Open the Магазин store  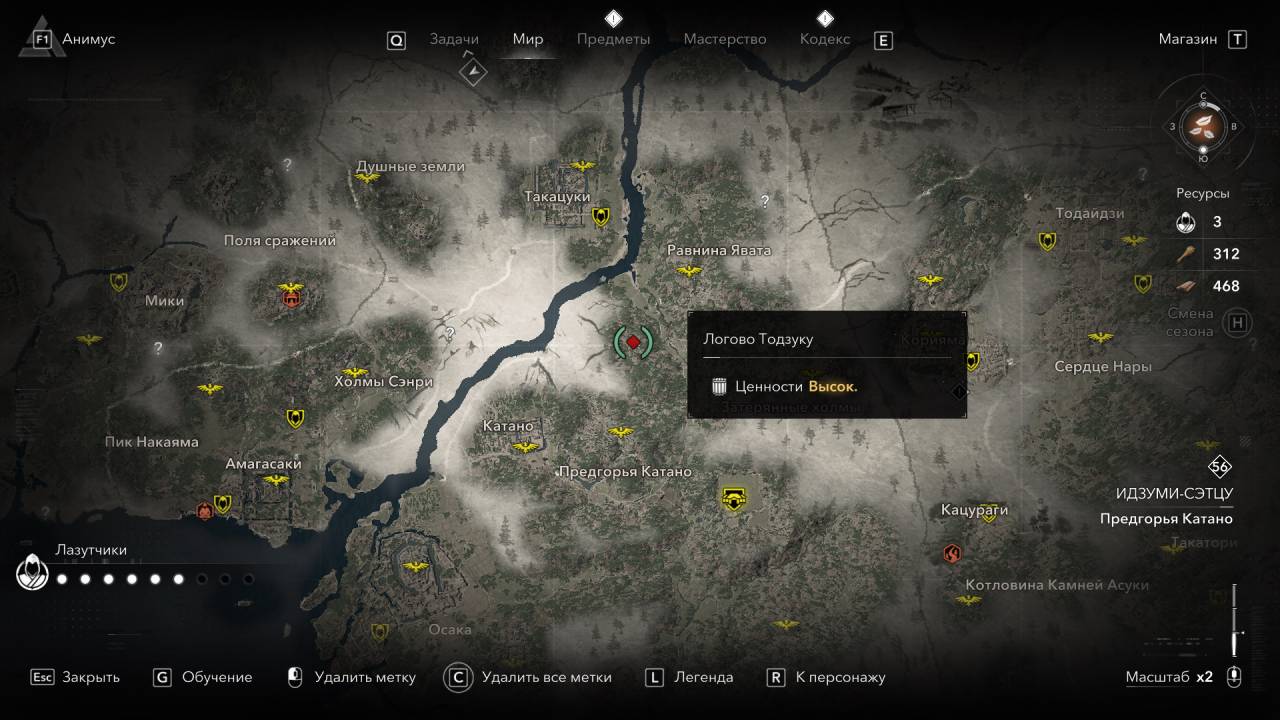tap(1188, 39)
